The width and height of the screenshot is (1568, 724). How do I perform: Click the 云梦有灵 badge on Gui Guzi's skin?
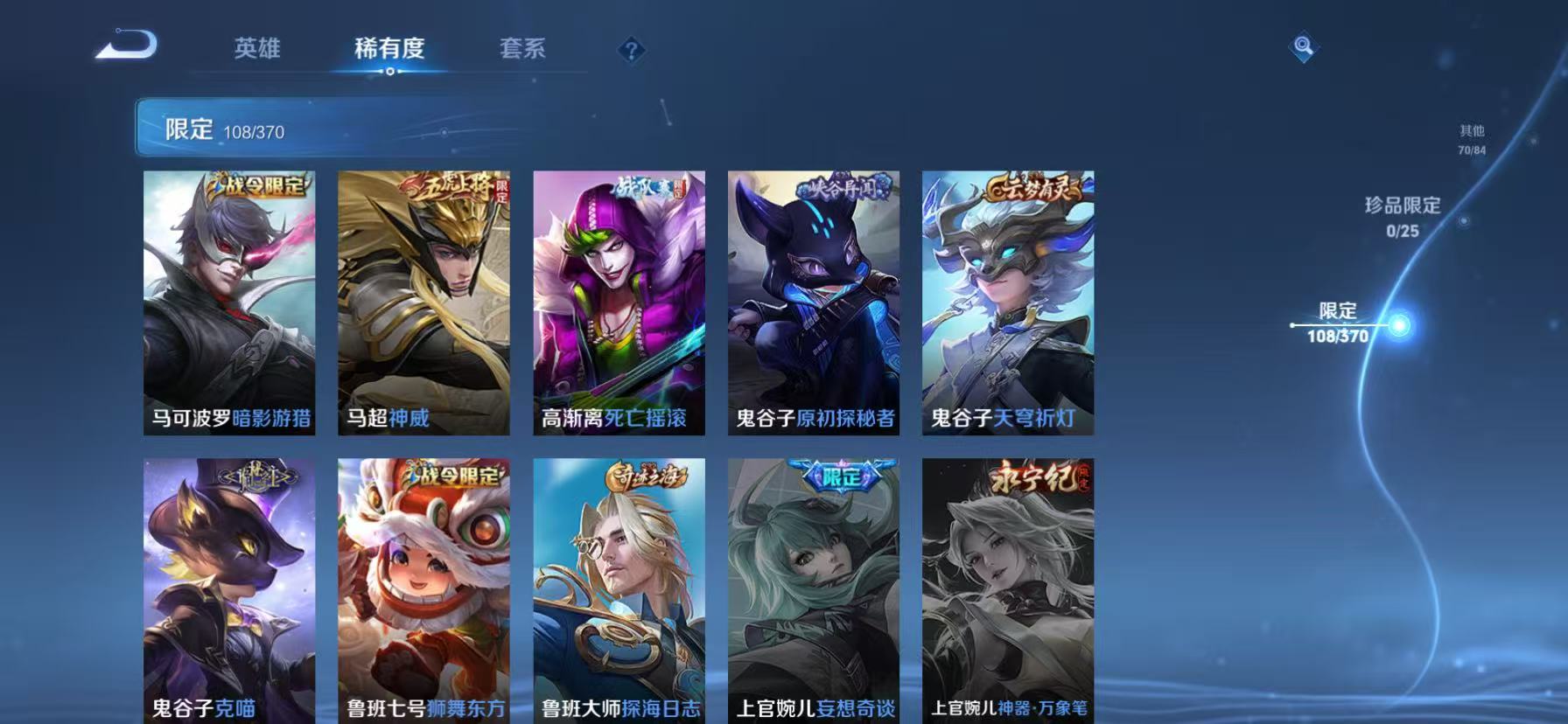(x=1032, y=185)
